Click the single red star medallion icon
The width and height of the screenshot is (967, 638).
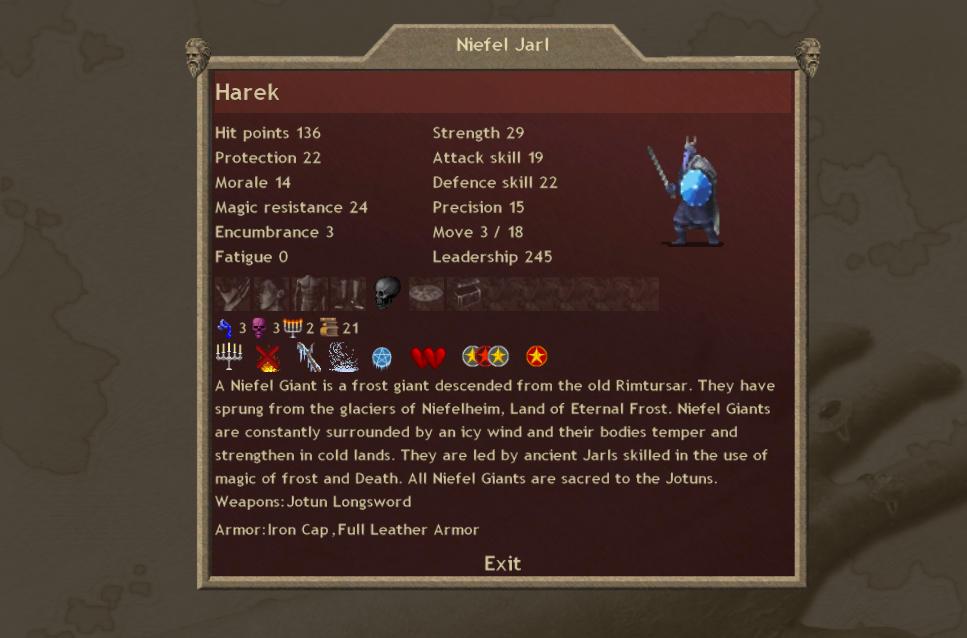click(537, 356)
